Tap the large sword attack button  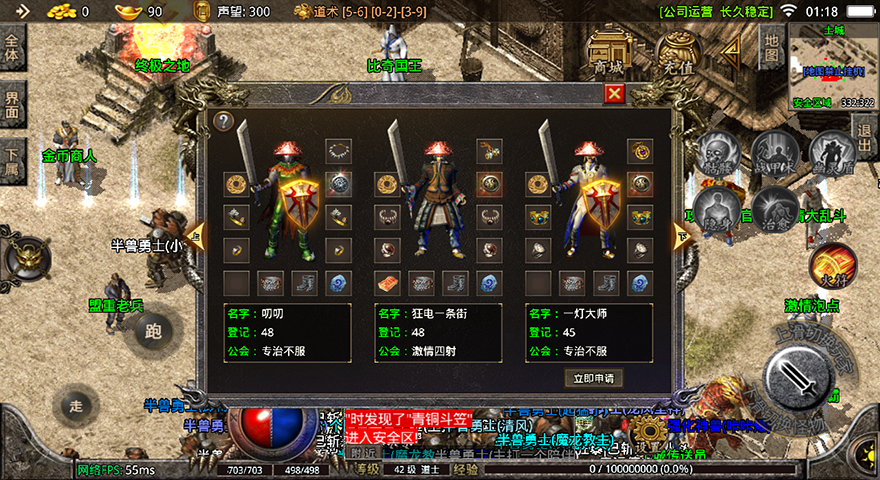[x=802, y=377]
